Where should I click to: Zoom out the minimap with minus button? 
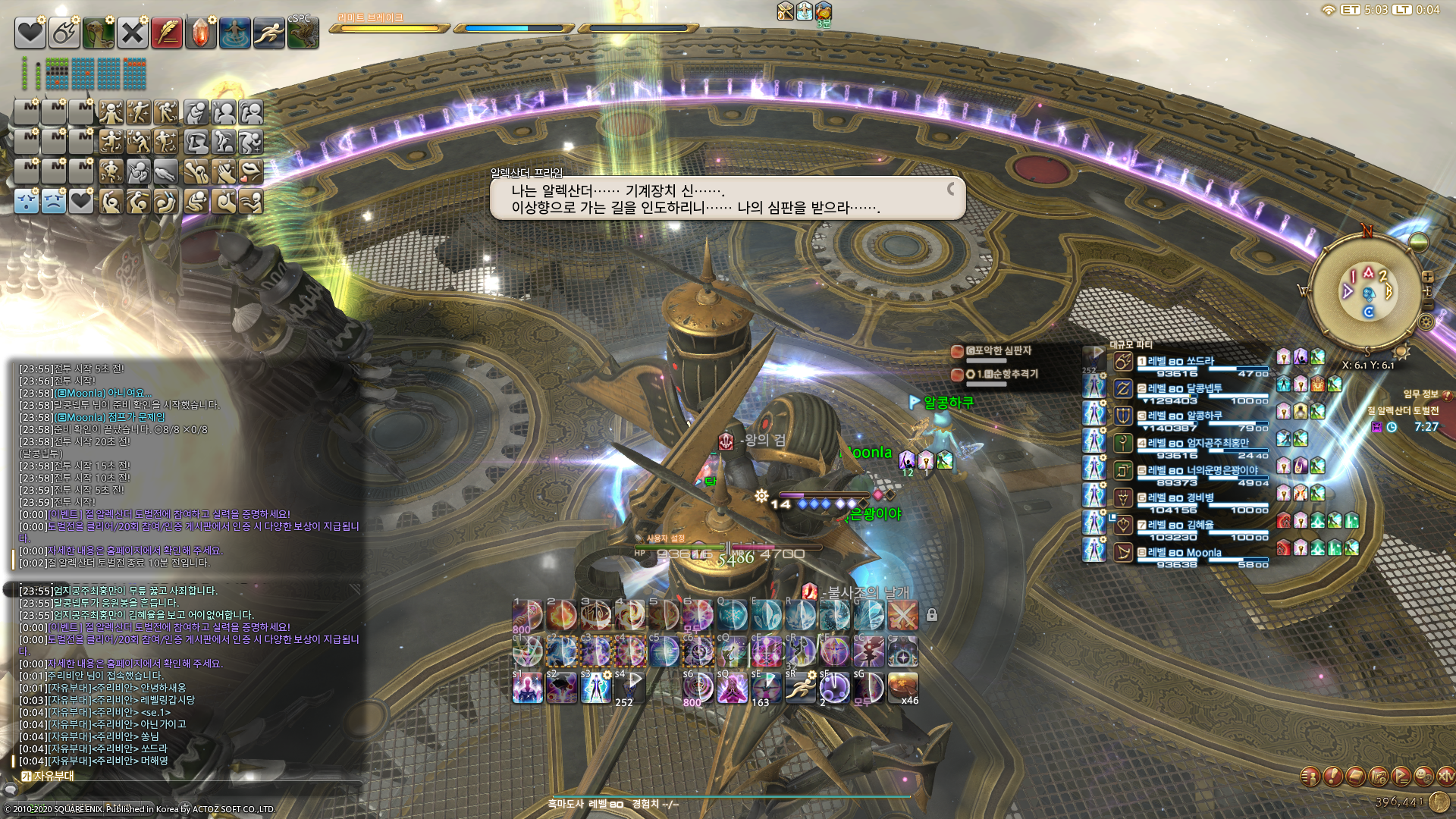click(x=1428, y=305)
